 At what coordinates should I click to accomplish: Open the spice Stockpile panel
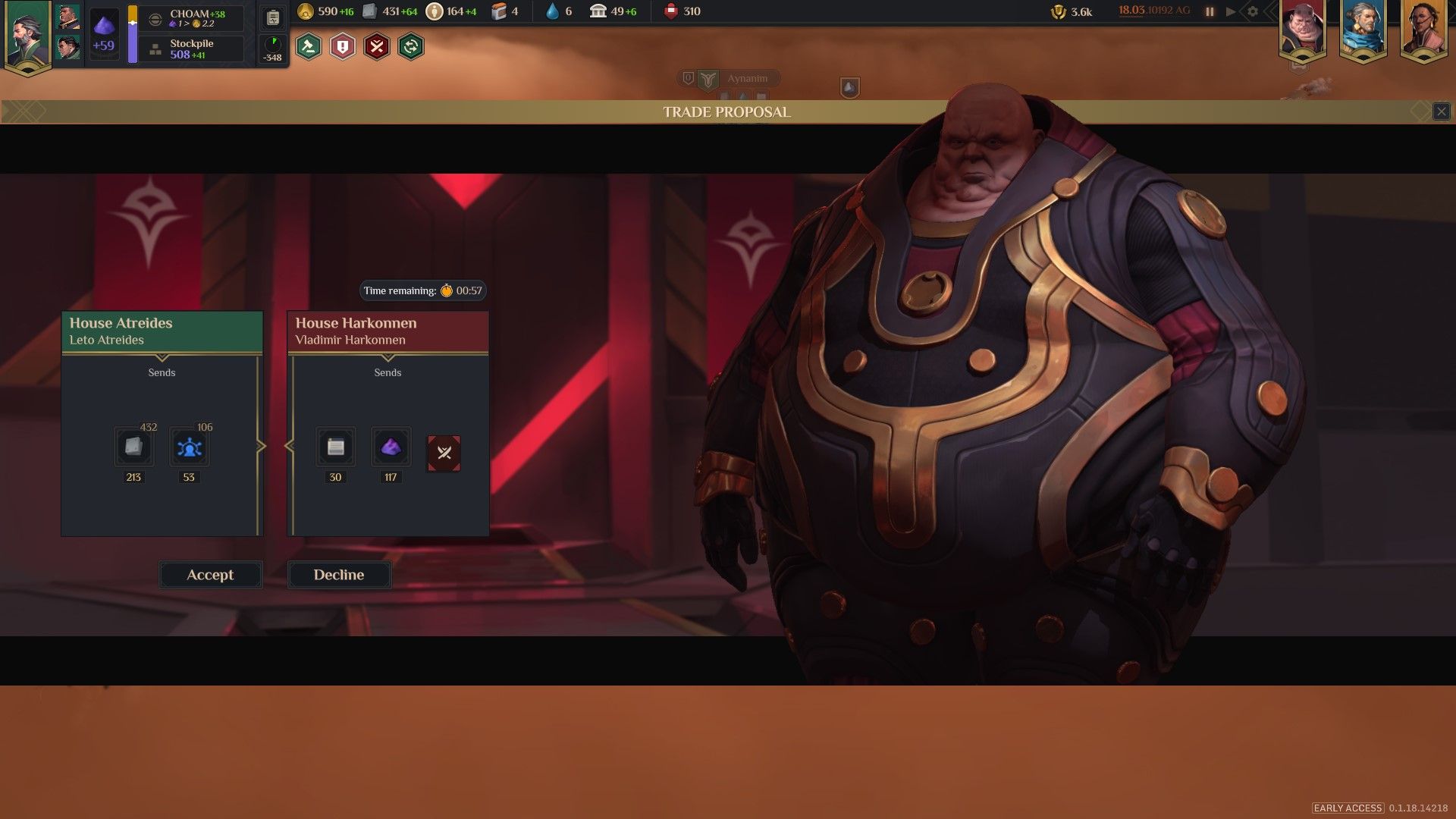[x=193, y=49]
